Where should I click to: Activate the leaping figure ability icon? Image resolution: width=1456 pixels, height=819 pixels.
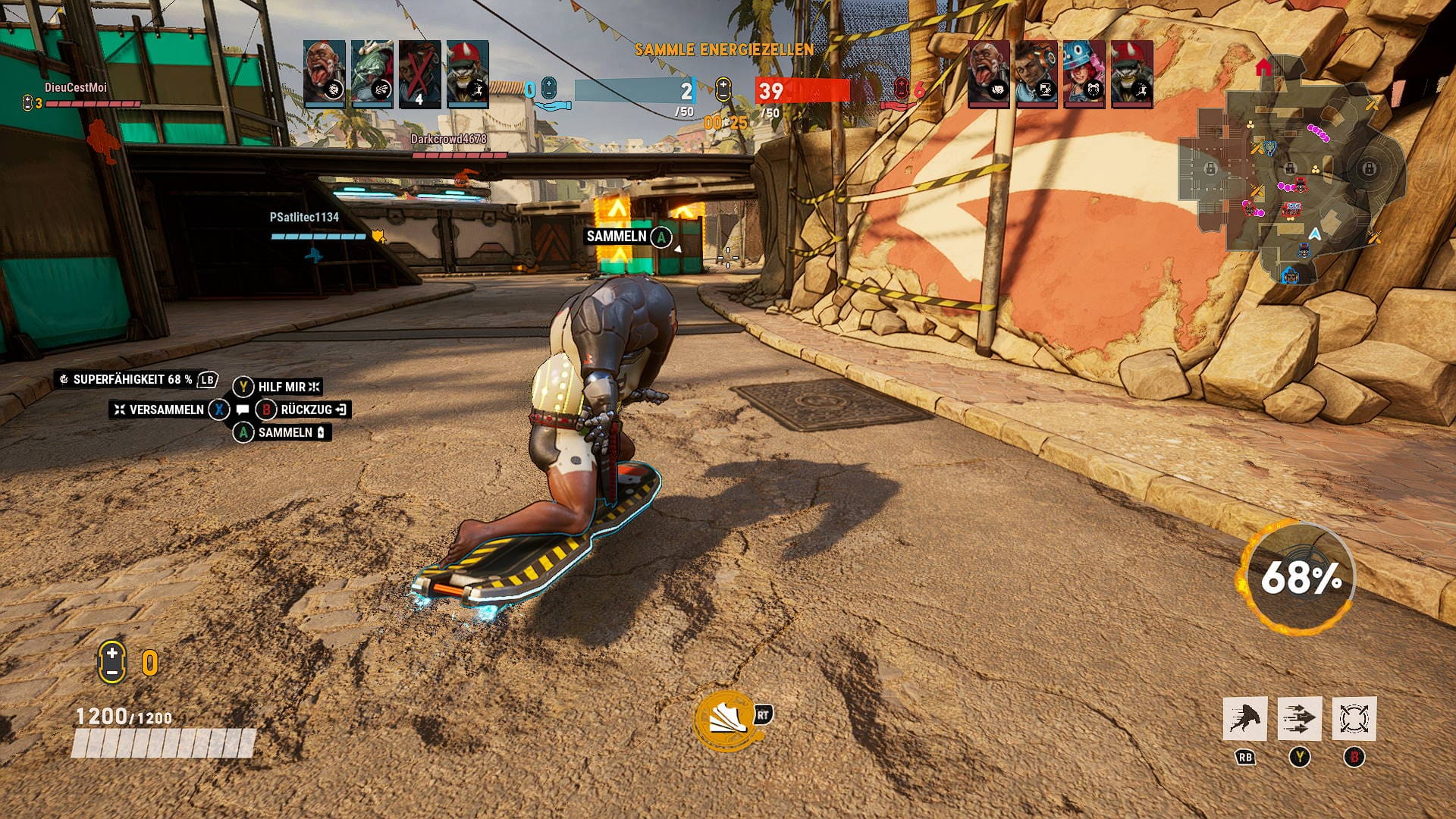tap(1244, 718)
